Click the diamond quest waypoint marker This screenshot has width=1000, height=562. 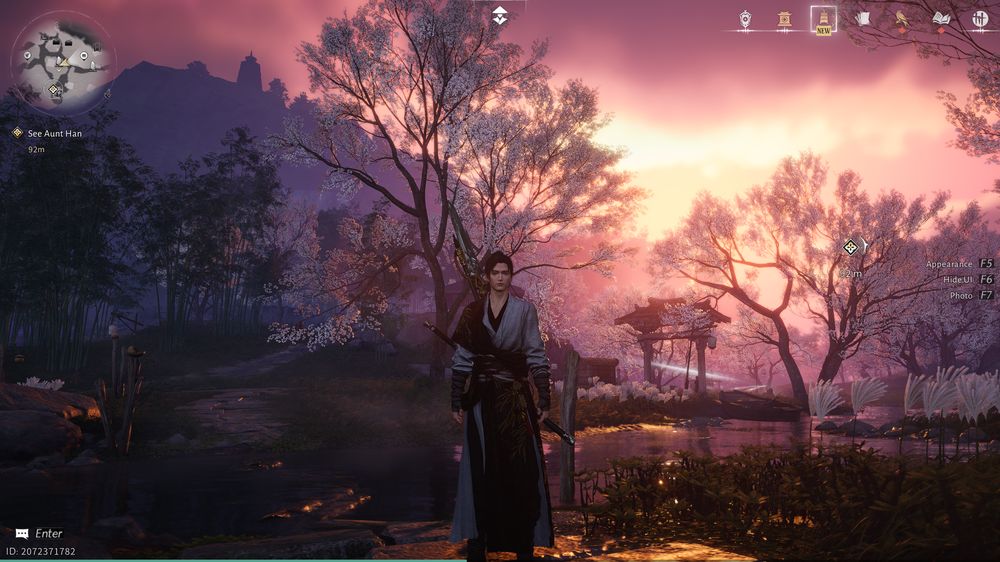pos(851,246)
